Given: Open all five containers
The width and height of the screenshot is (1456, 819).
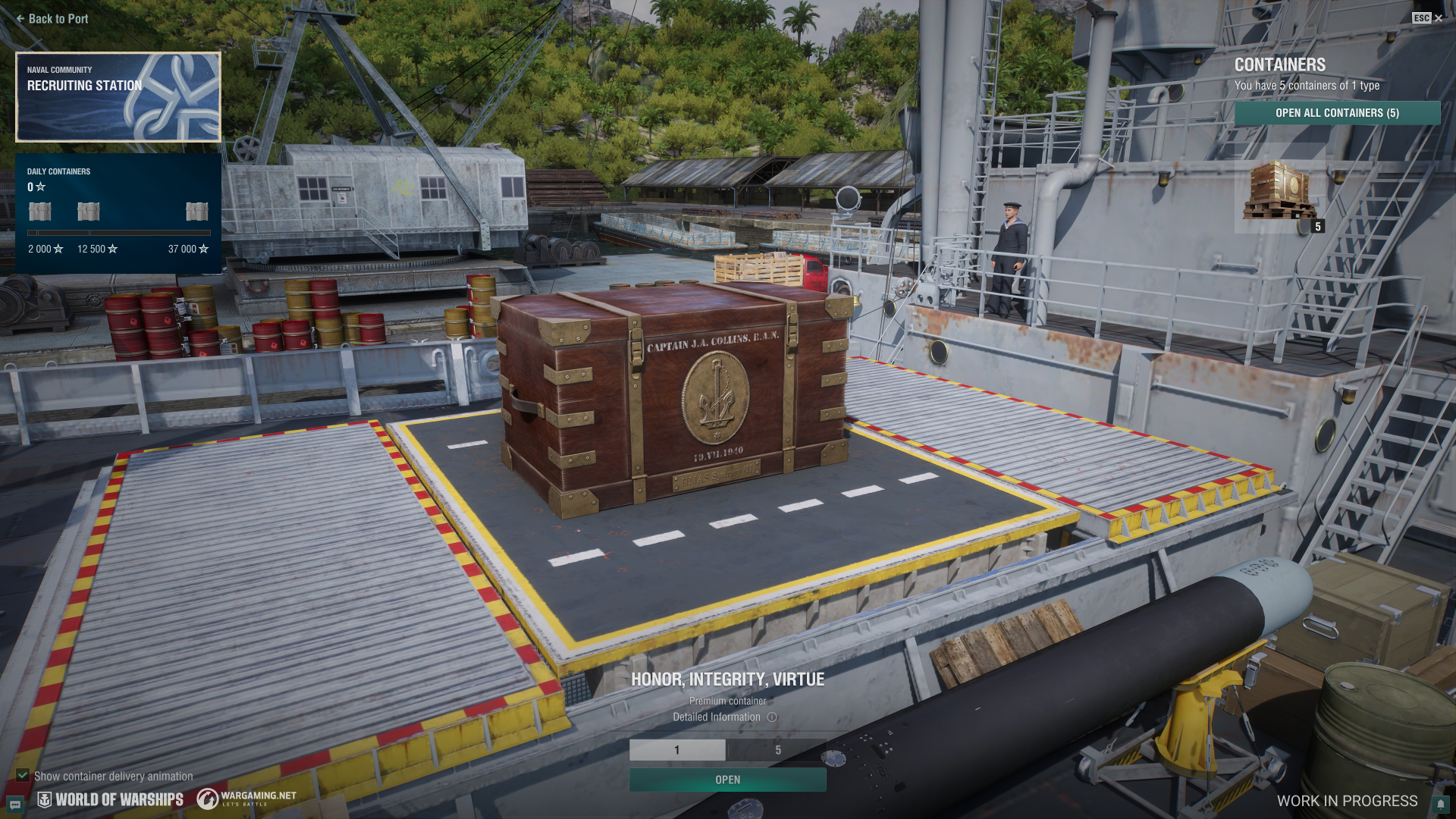Looking at the screenshot, I should tap(1337, 113).
